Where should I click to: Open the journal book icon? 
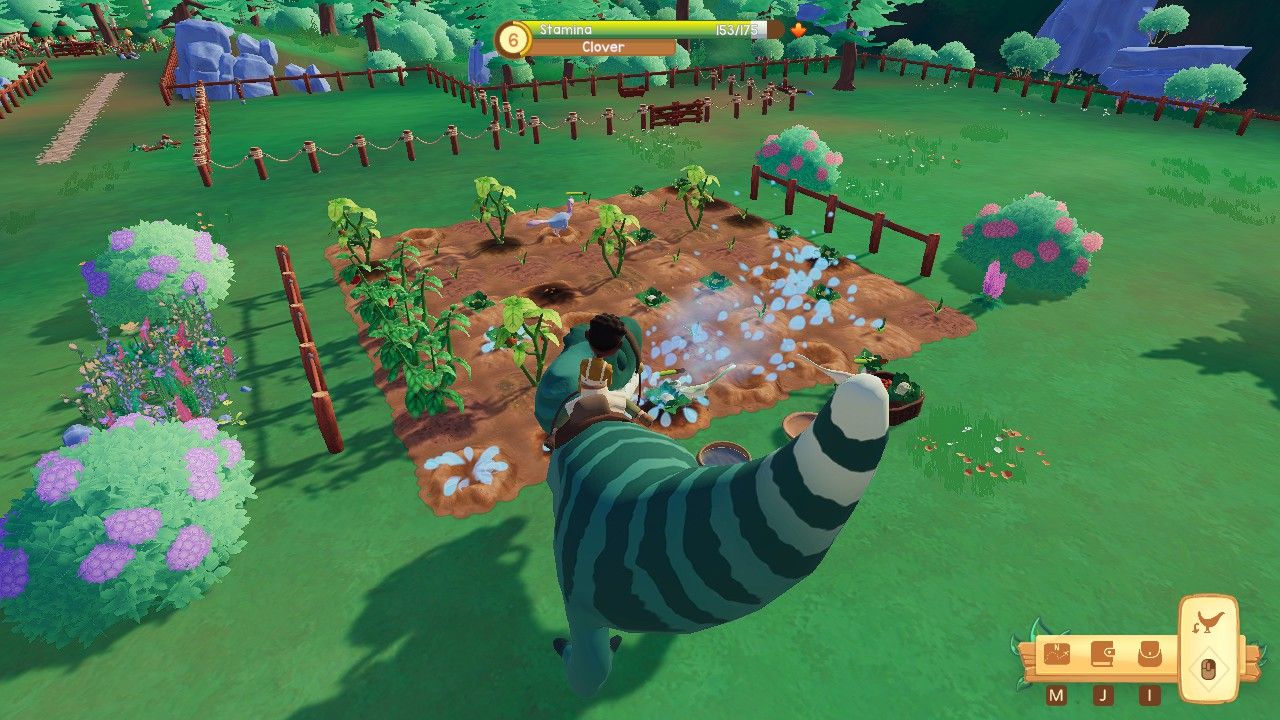click(x=1103, y=653)
